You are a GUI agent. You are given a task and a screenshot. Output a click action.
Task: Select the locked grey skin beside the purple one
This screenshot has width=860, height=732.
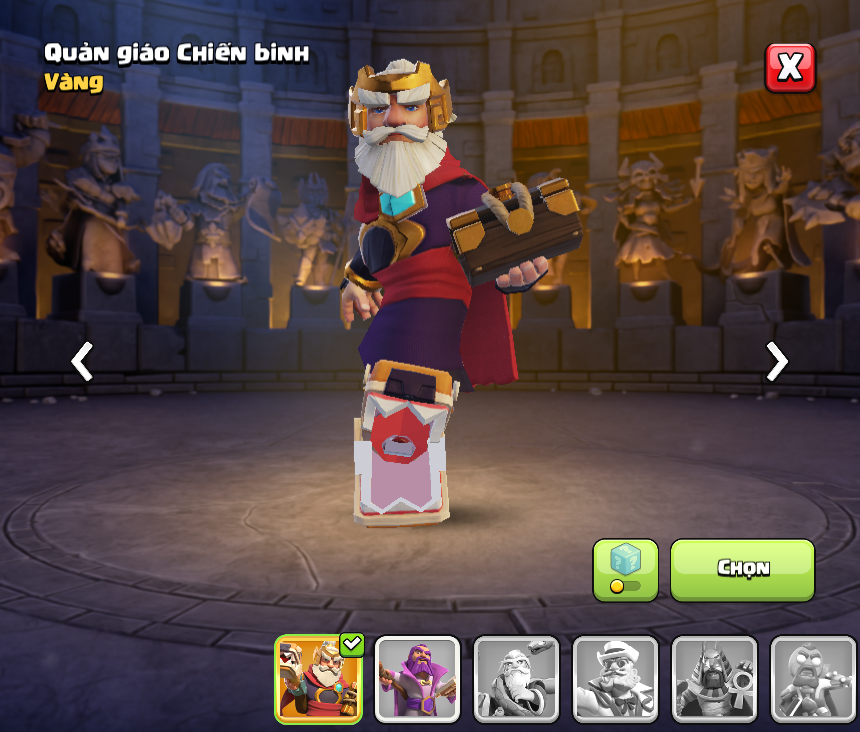coord(516,678)
